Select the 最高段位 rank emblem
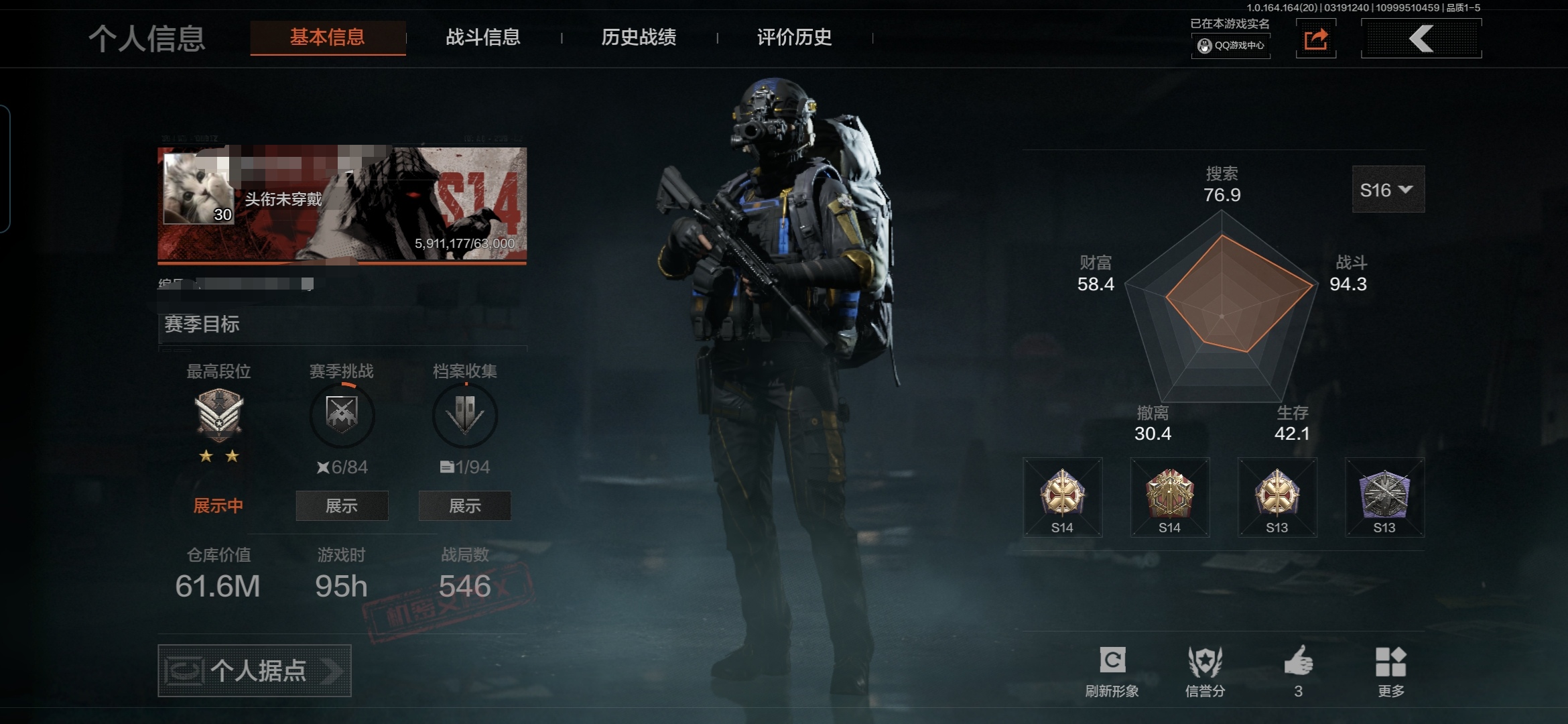The image size is (1568, 724). 219,414
